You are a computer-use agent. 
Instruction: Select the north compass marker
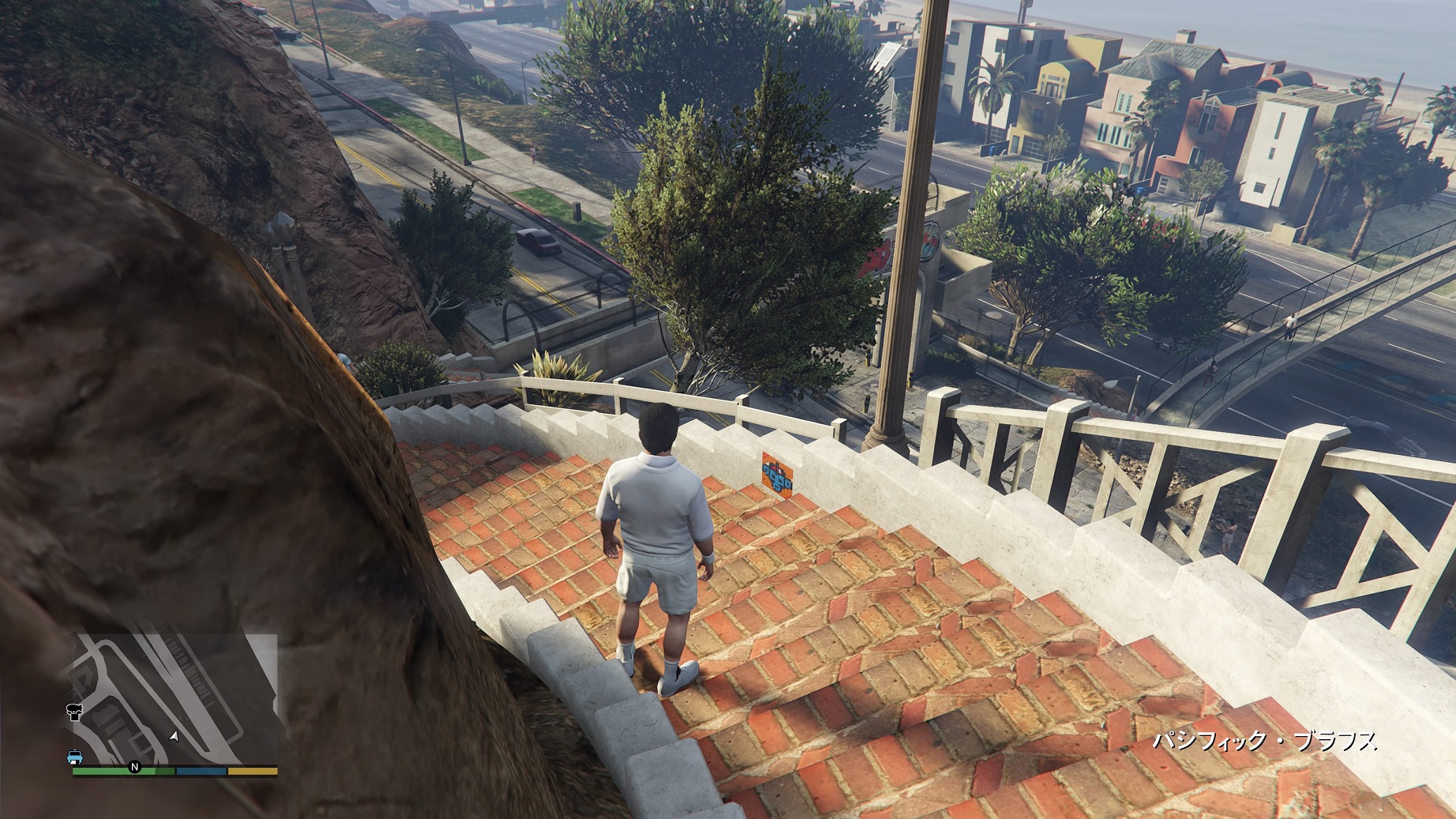(134, 767)
